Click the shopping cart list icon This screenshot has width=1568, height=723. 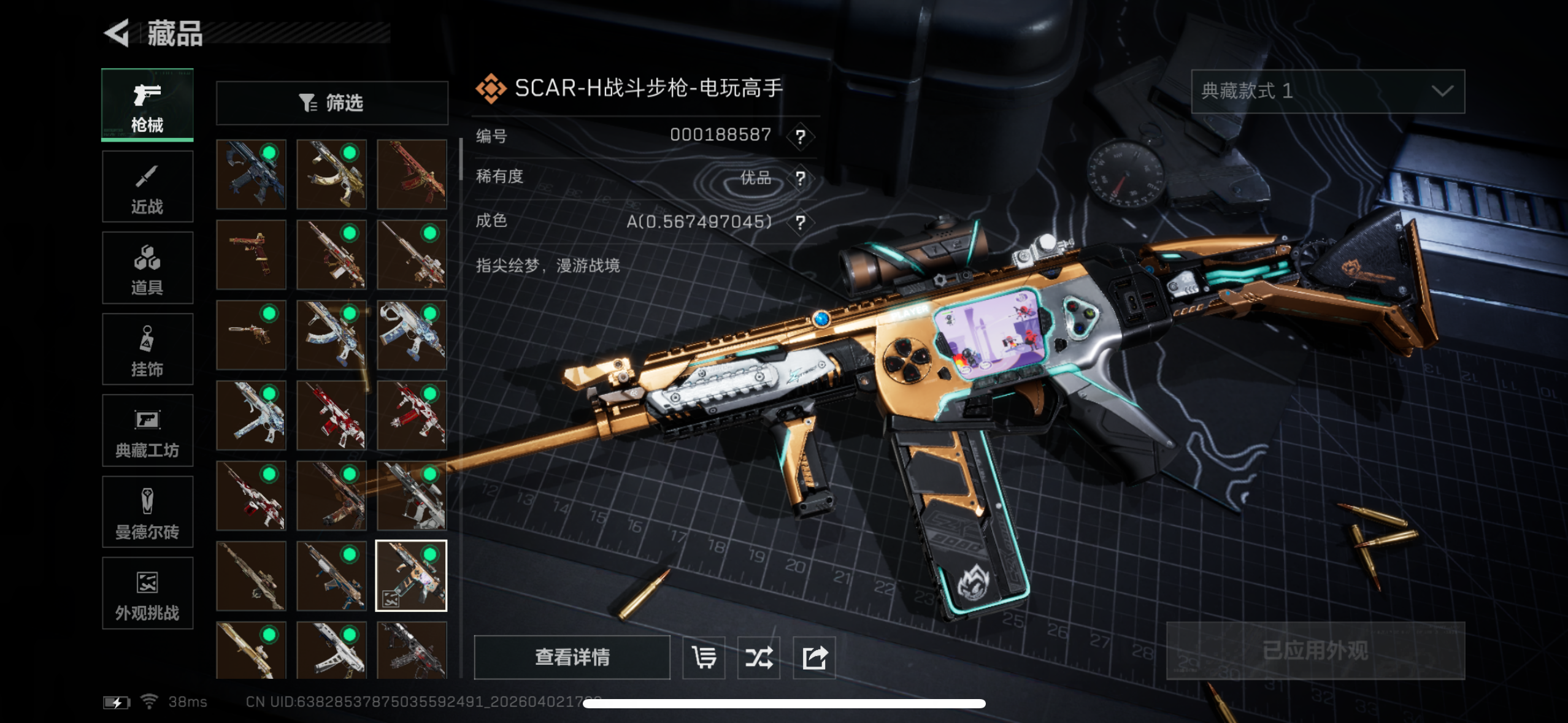704,657
